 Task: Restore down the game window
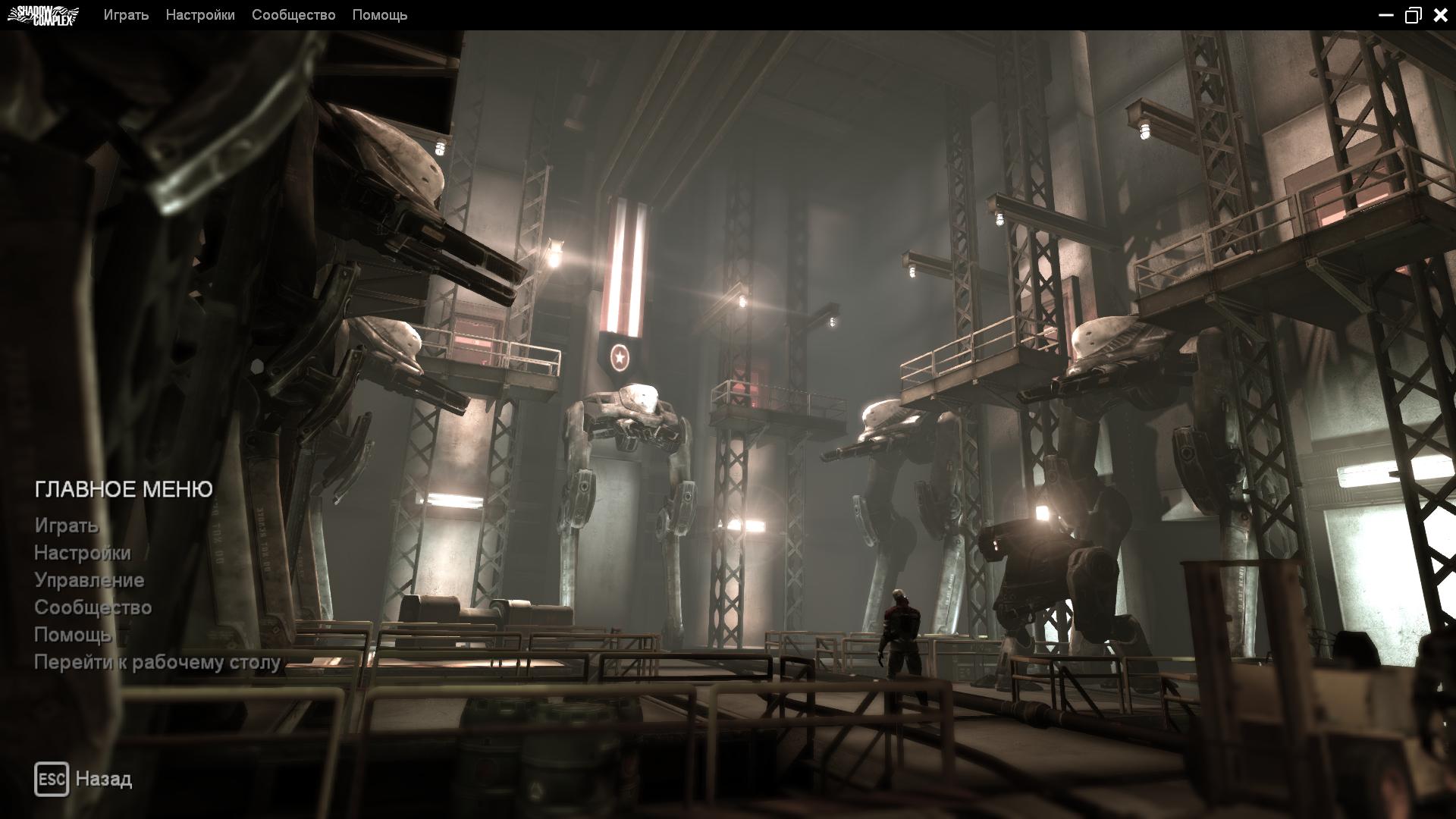point(1413,15)
